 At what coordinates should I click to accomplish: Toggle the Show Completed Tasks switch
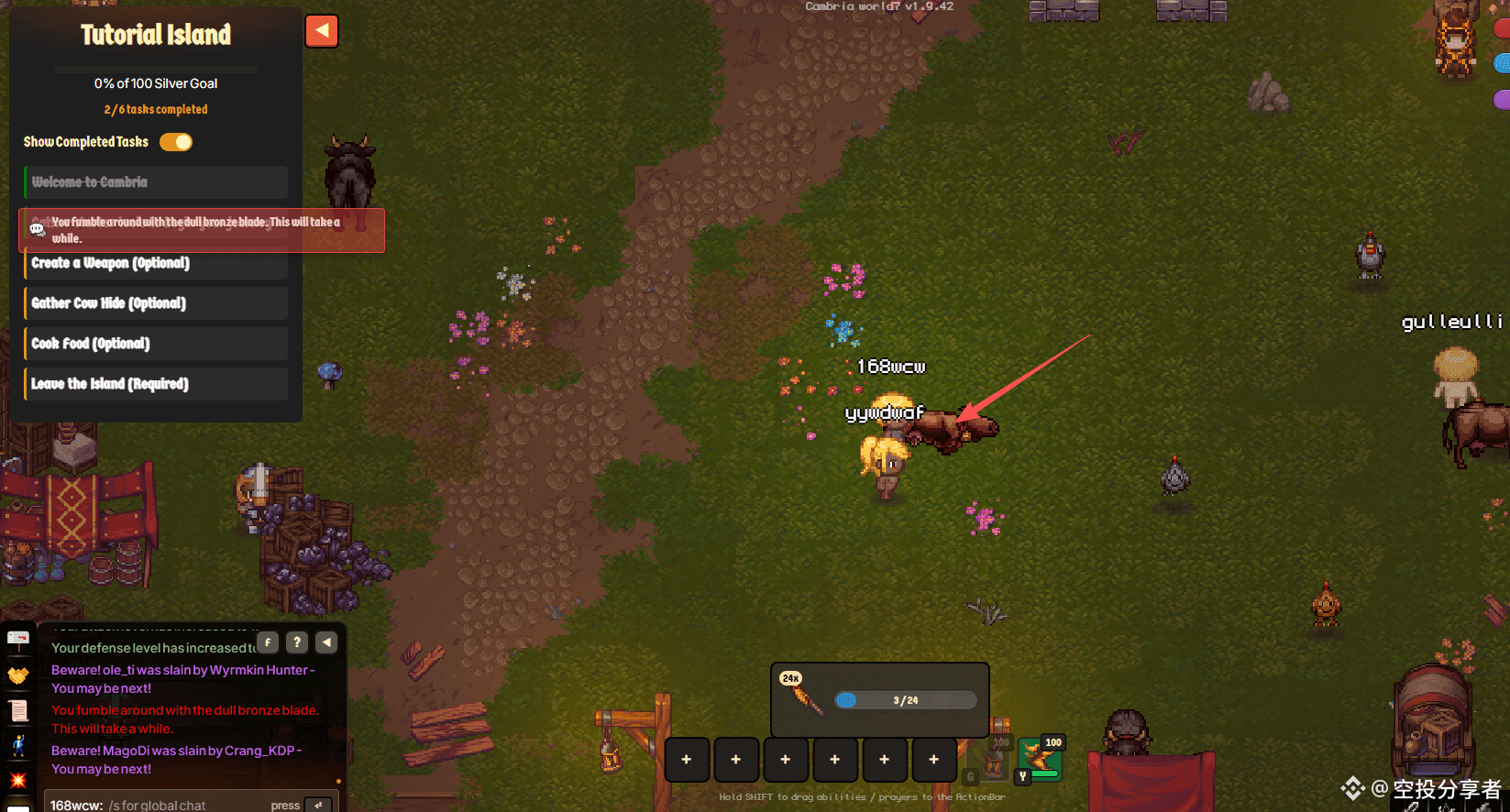[176, 142]
